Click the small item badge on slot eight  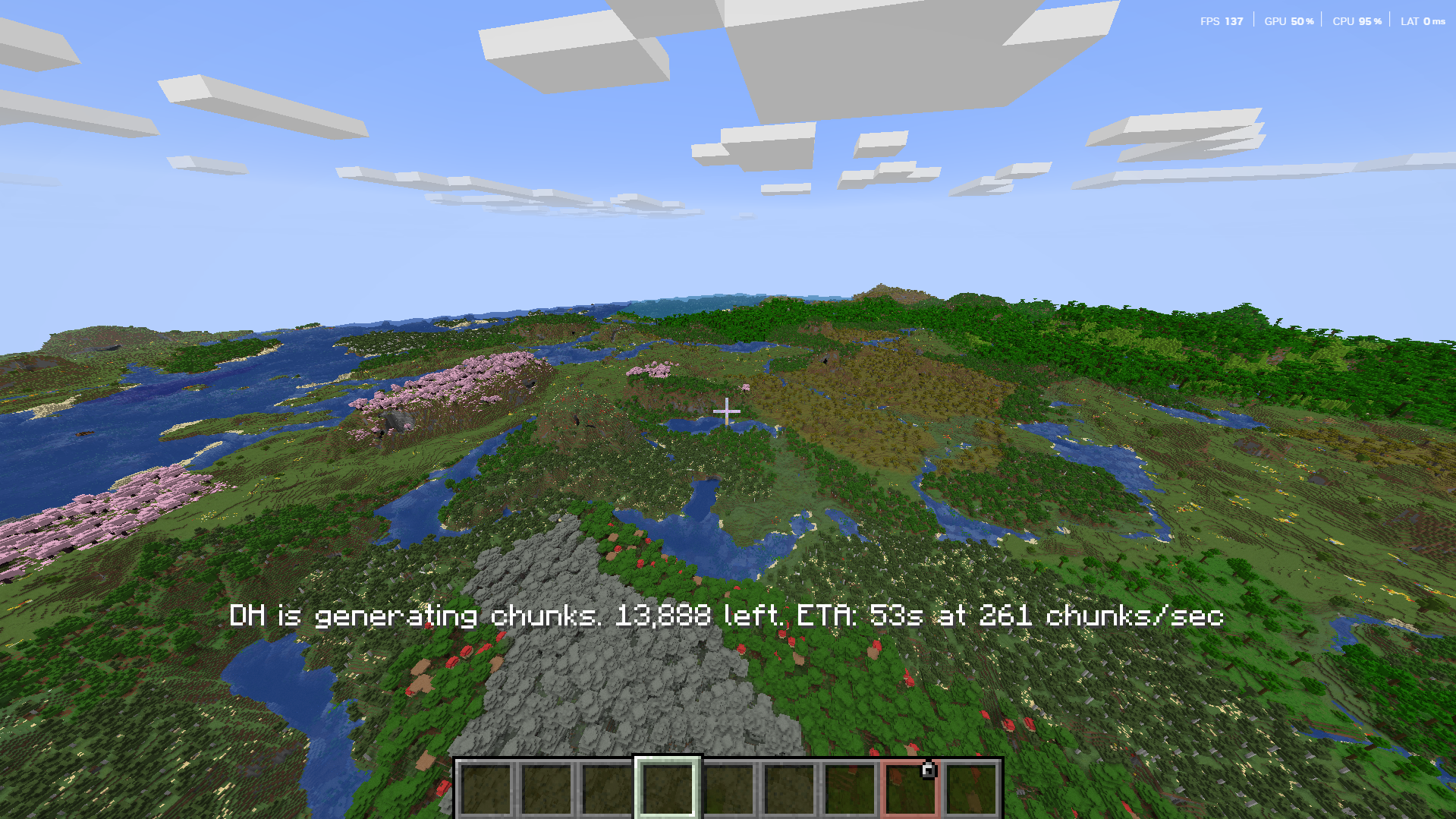point(927,768)
